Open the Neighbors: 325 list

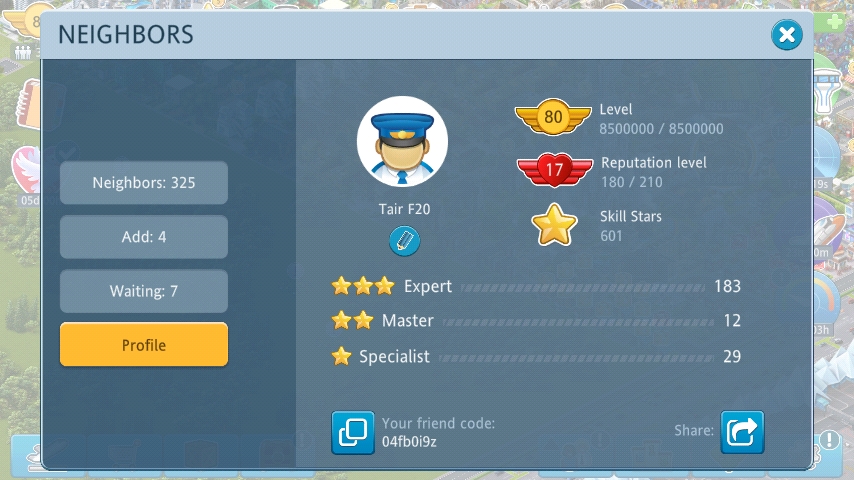pos(144,183)
